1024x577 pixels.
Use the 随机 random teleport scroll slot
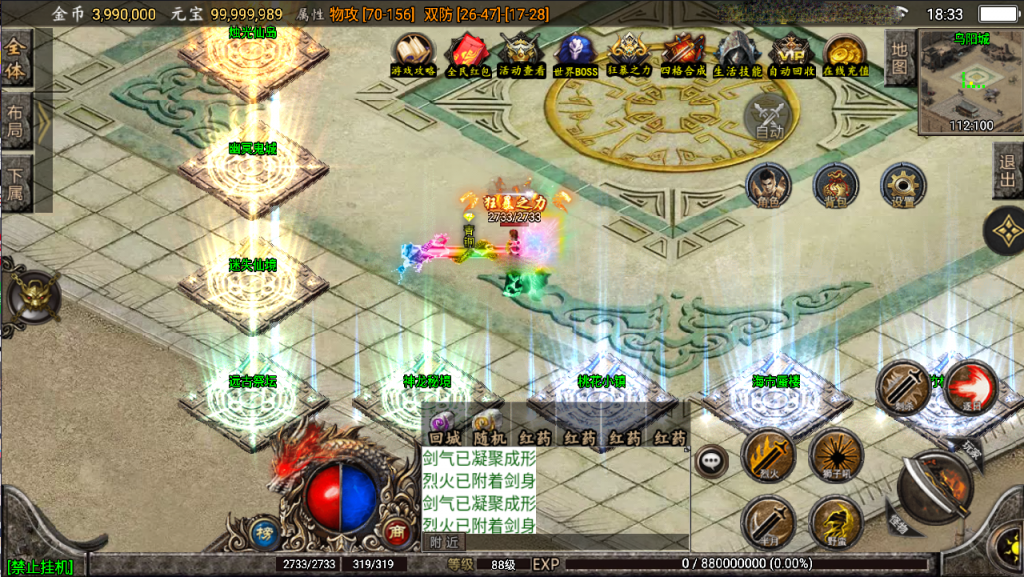tap(488, 427)
